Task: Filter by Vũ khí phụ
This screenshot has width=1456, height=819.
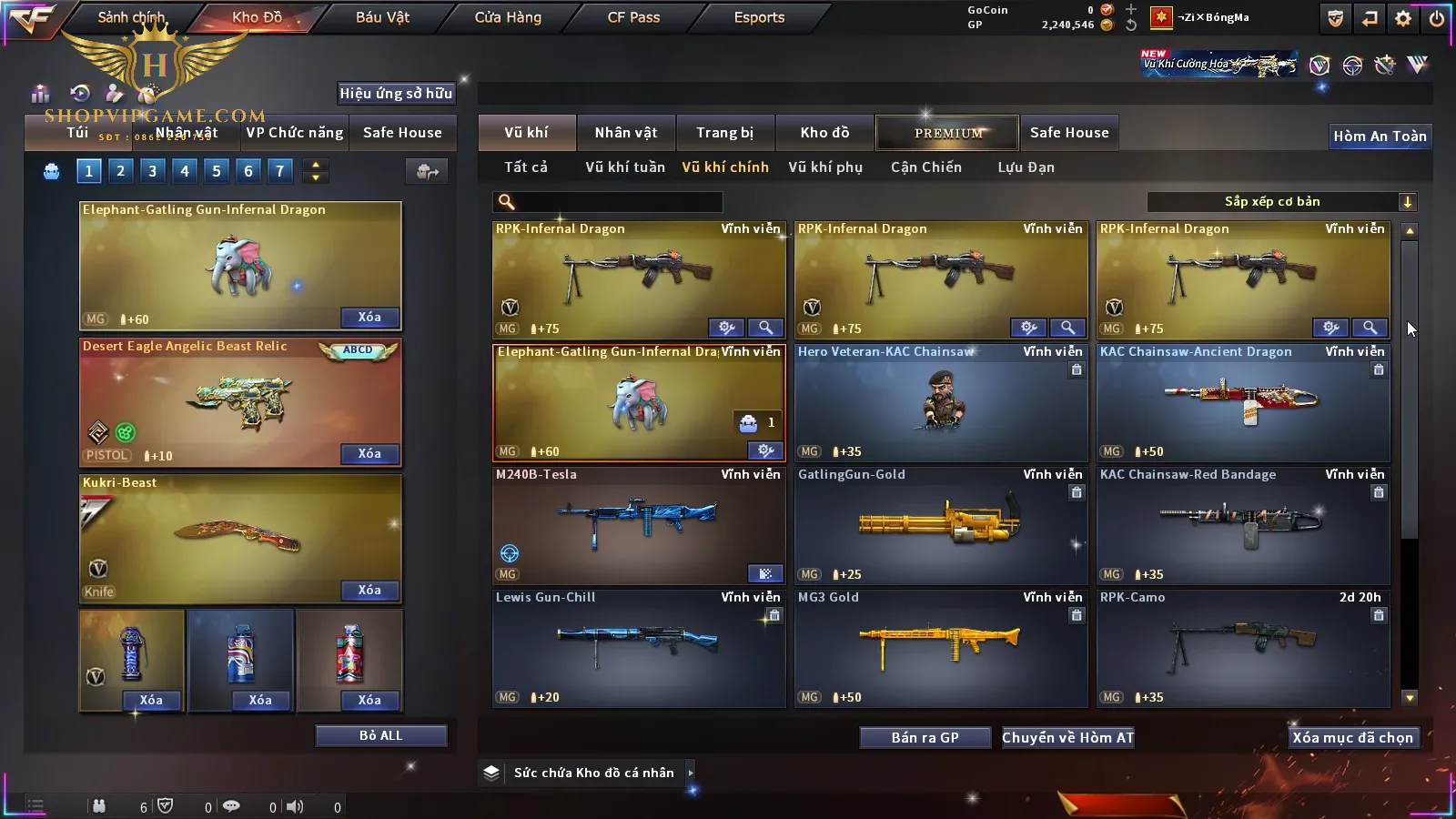Action: [824, 167]
